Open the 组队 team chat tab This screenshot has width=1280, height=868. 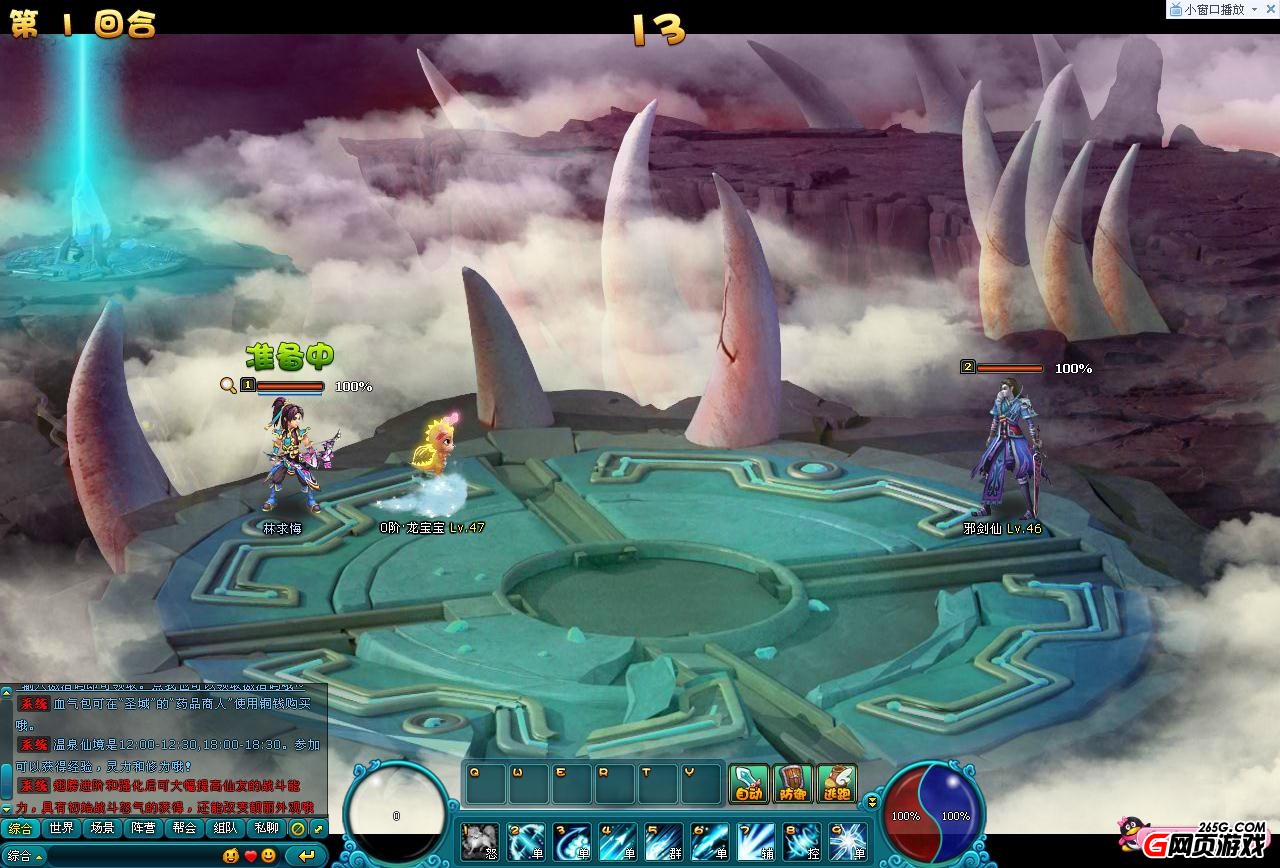tap(225, 828)
